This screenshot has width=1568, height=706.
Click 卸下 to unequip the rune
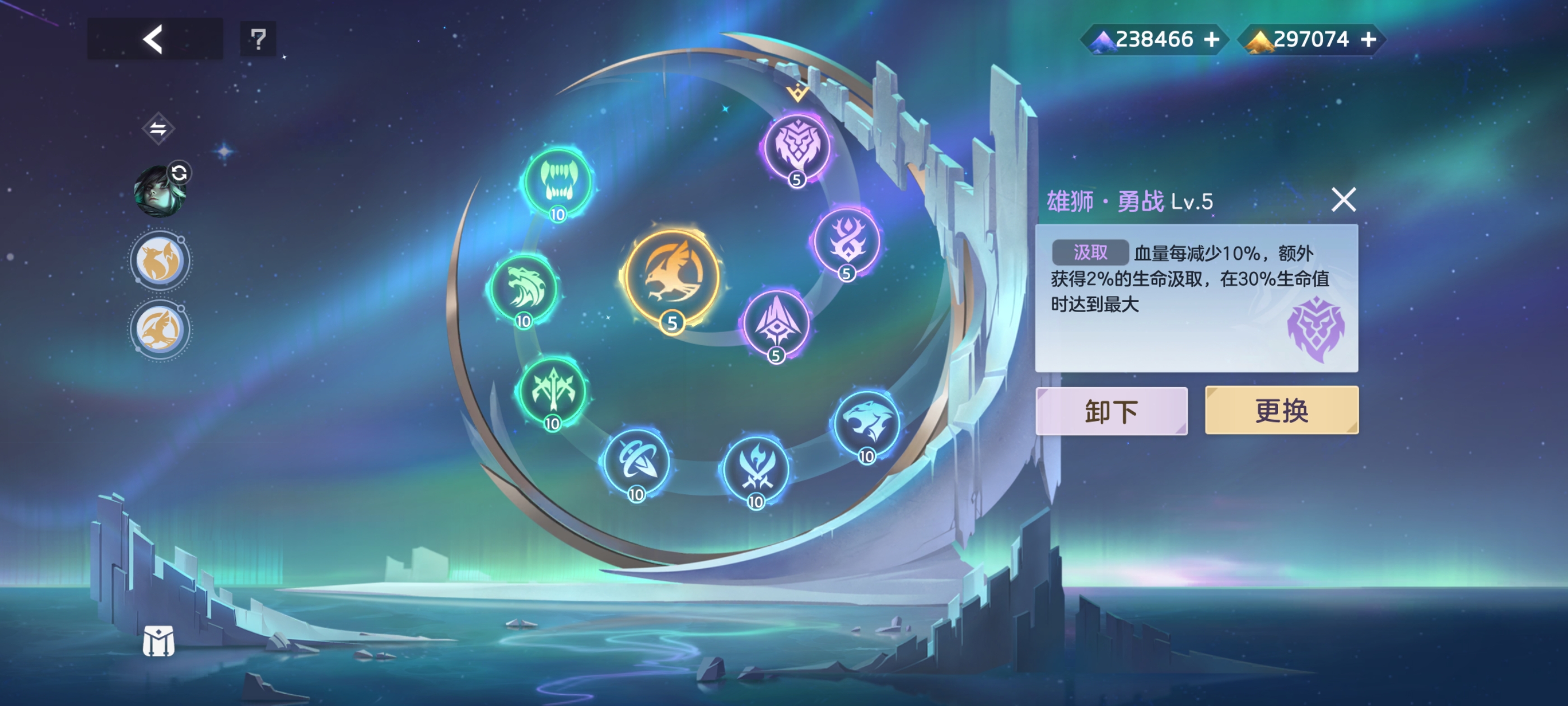1112,410
